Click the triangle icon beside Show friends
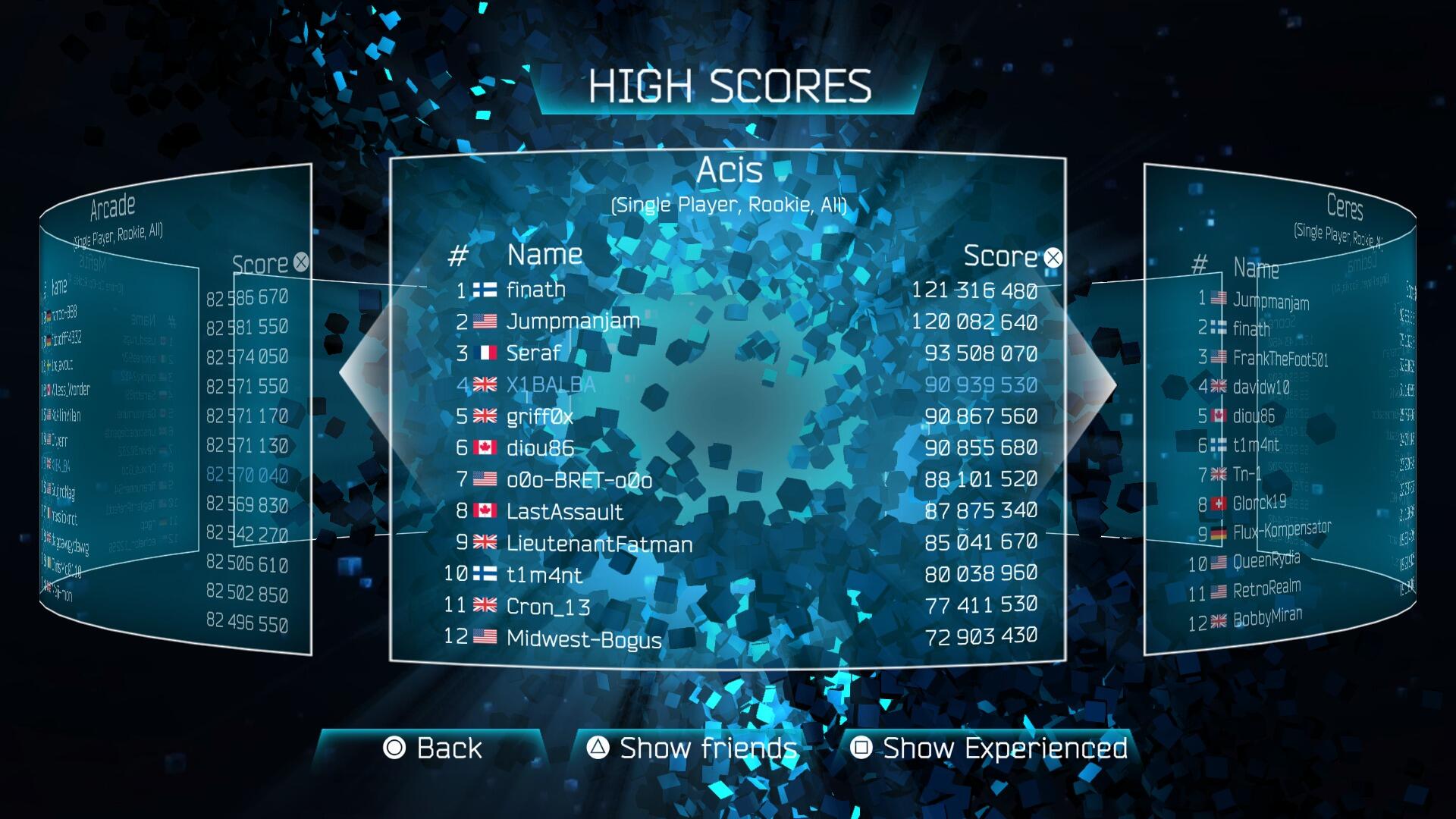 click(599, 748)
